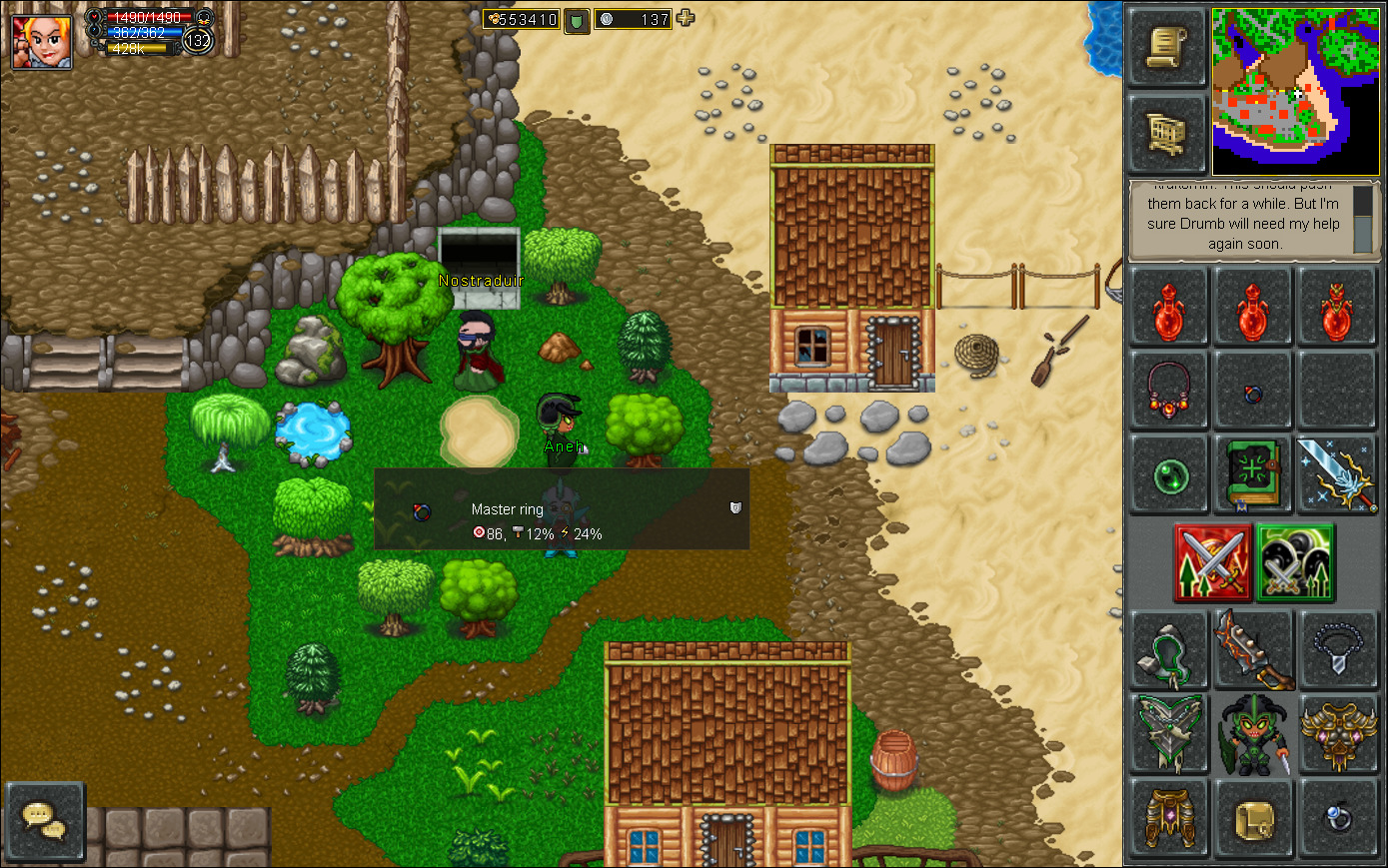The width and height of the screenshot is (1388, 868).
Task: Open the green shield guild button
Action: click(578, 20)
